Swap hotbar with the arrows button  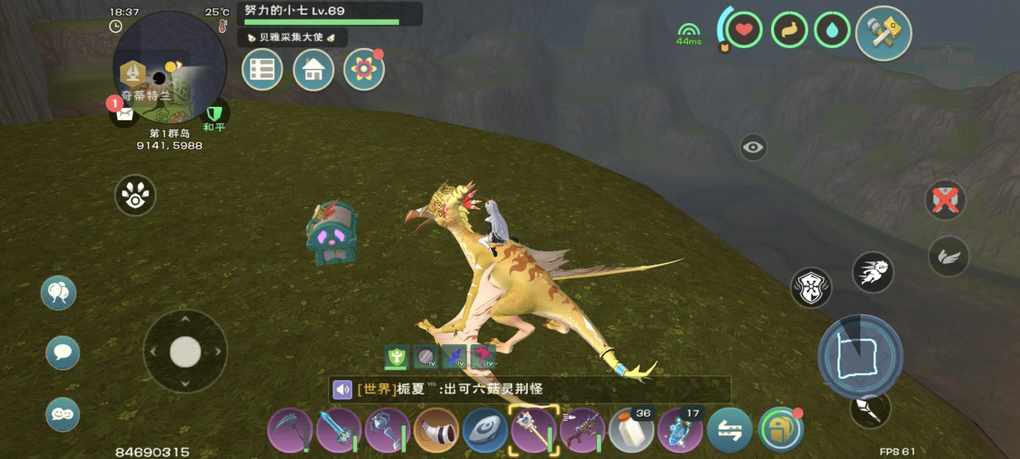730,431
